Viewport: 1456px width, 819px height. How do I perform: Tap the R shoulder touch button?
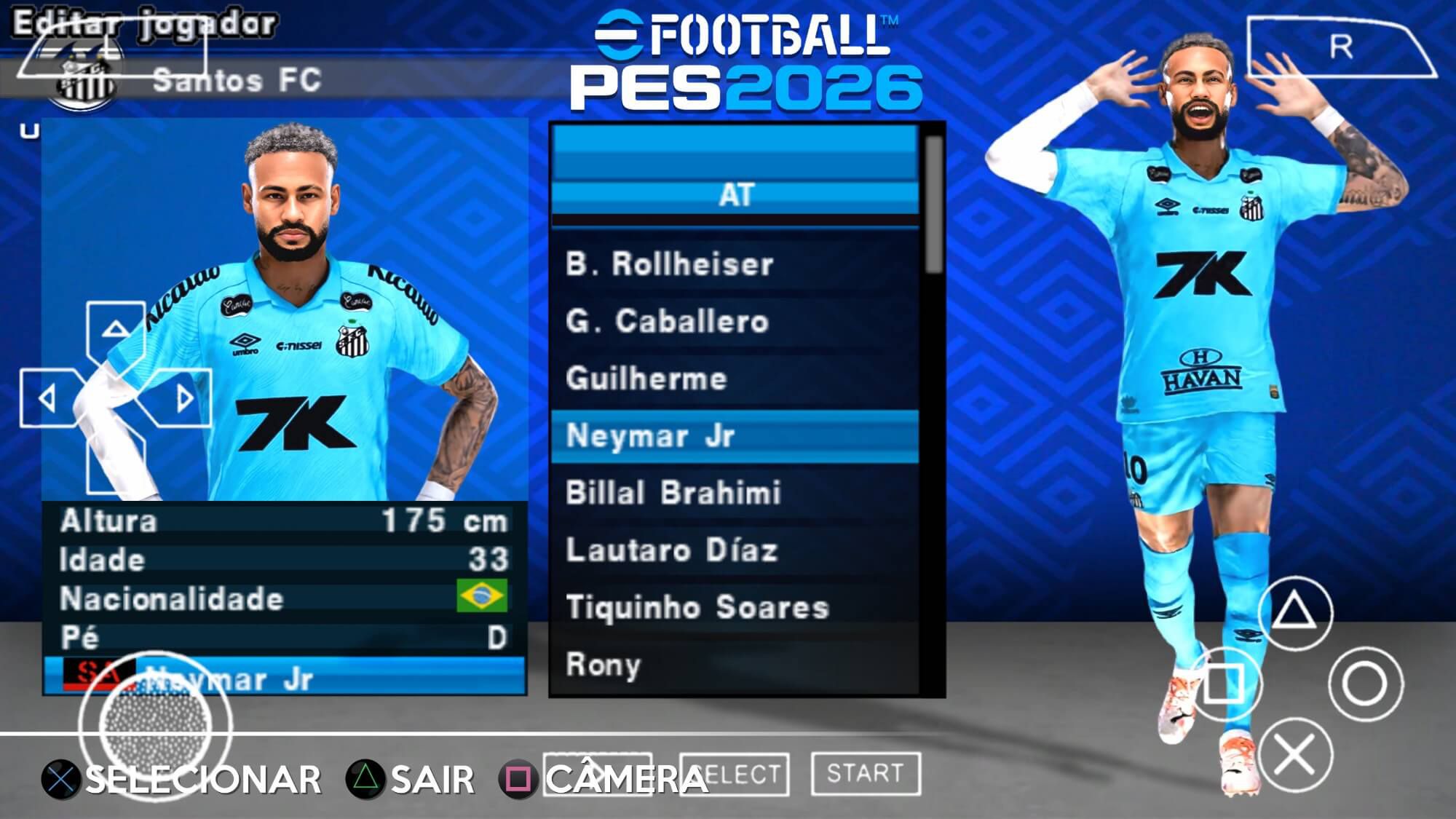1341,48
